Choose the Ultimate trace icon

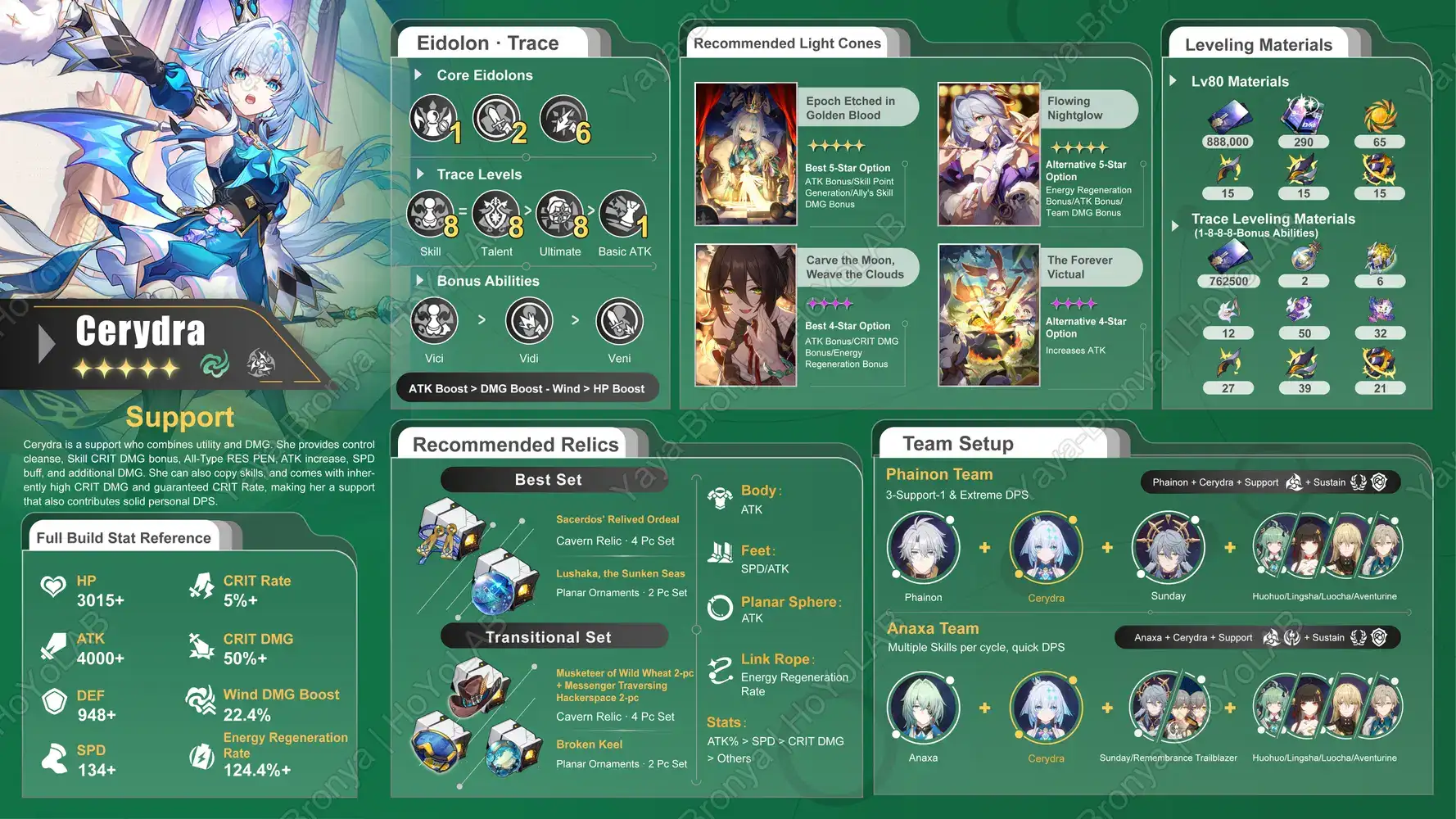click(560, 215)
